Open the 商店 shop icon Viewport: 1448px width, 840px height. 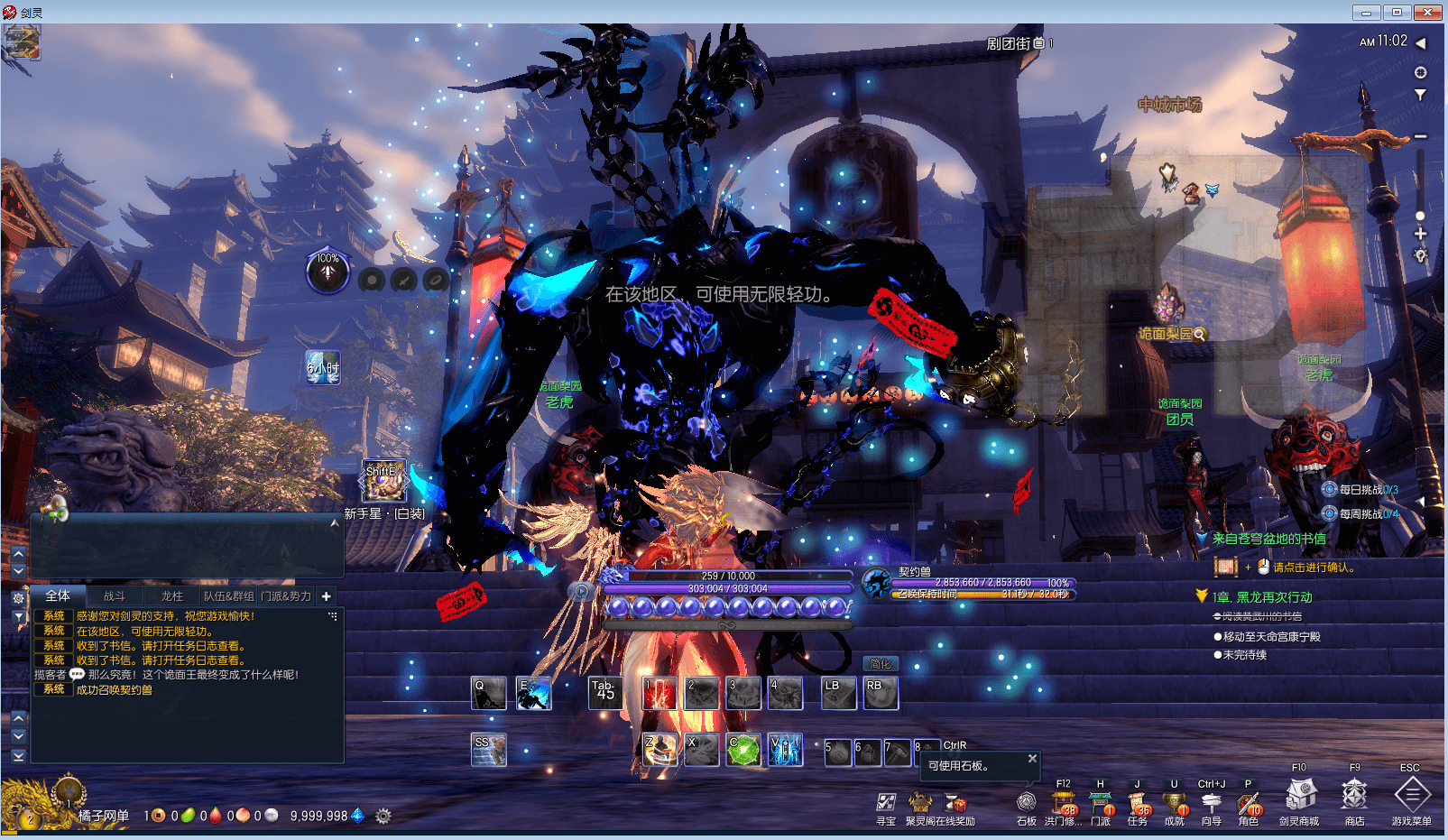(x=1354, y=797)
